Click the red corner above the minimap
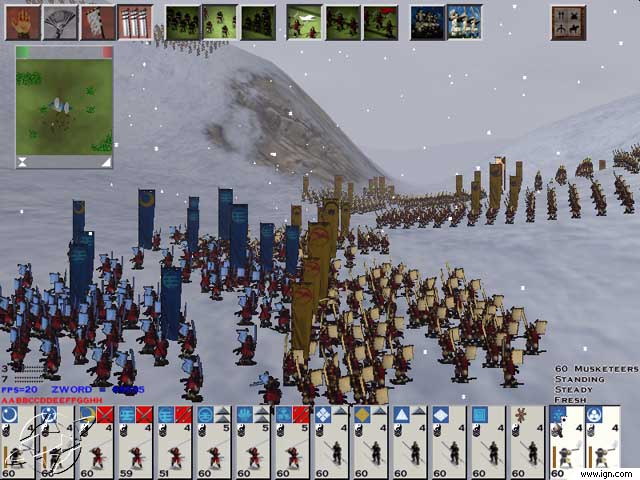 (106, 51)
